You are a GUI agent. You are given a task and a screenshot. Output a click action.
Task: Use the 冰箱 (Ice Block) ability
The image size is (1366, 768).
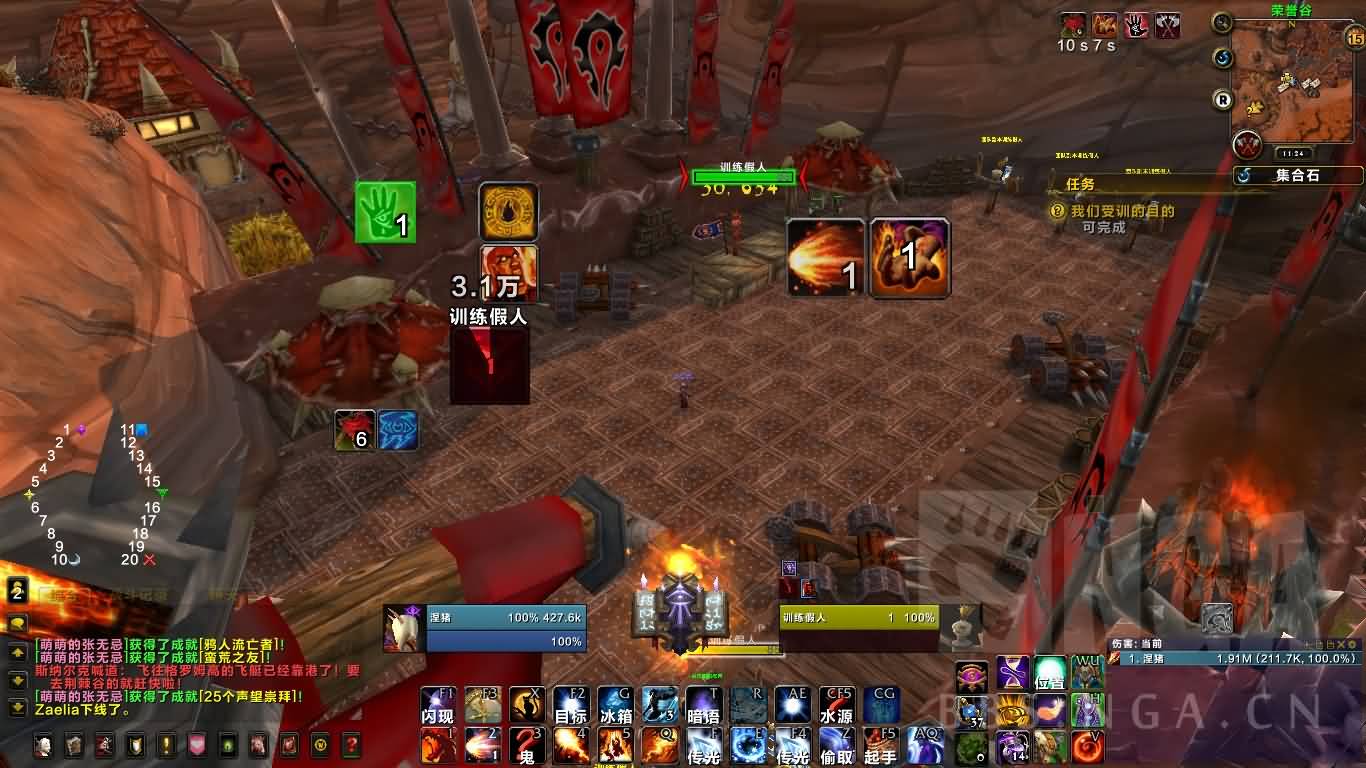(x=615, y=704)
